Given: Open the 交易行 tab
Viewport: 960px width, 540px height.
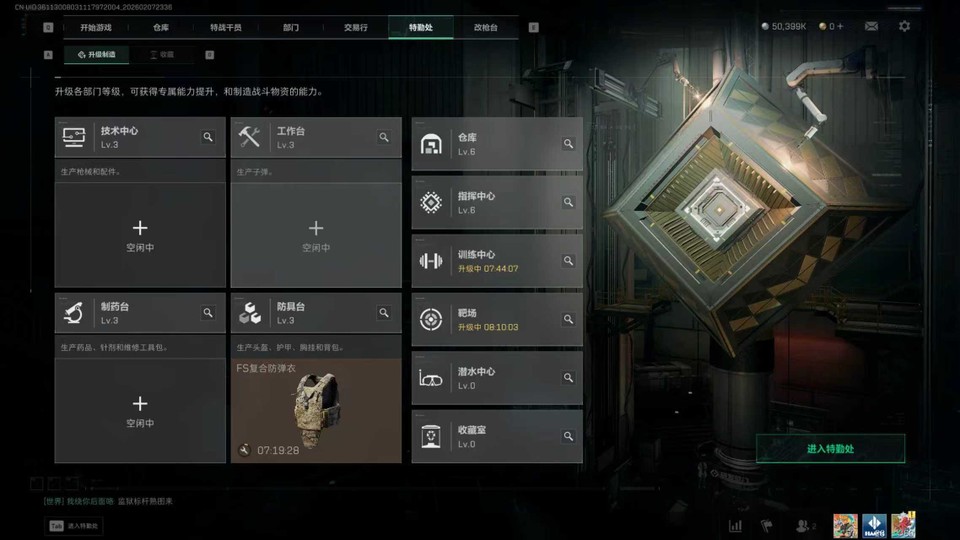Looking at the screenshot, I should (x=355, y=28).
